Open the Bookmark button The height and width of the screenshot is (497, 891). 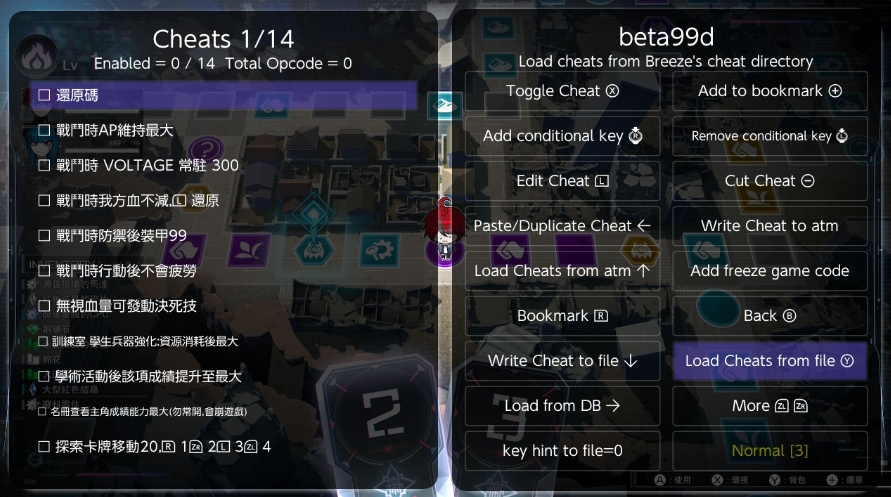pyautogui.click(x=562, y=316)
